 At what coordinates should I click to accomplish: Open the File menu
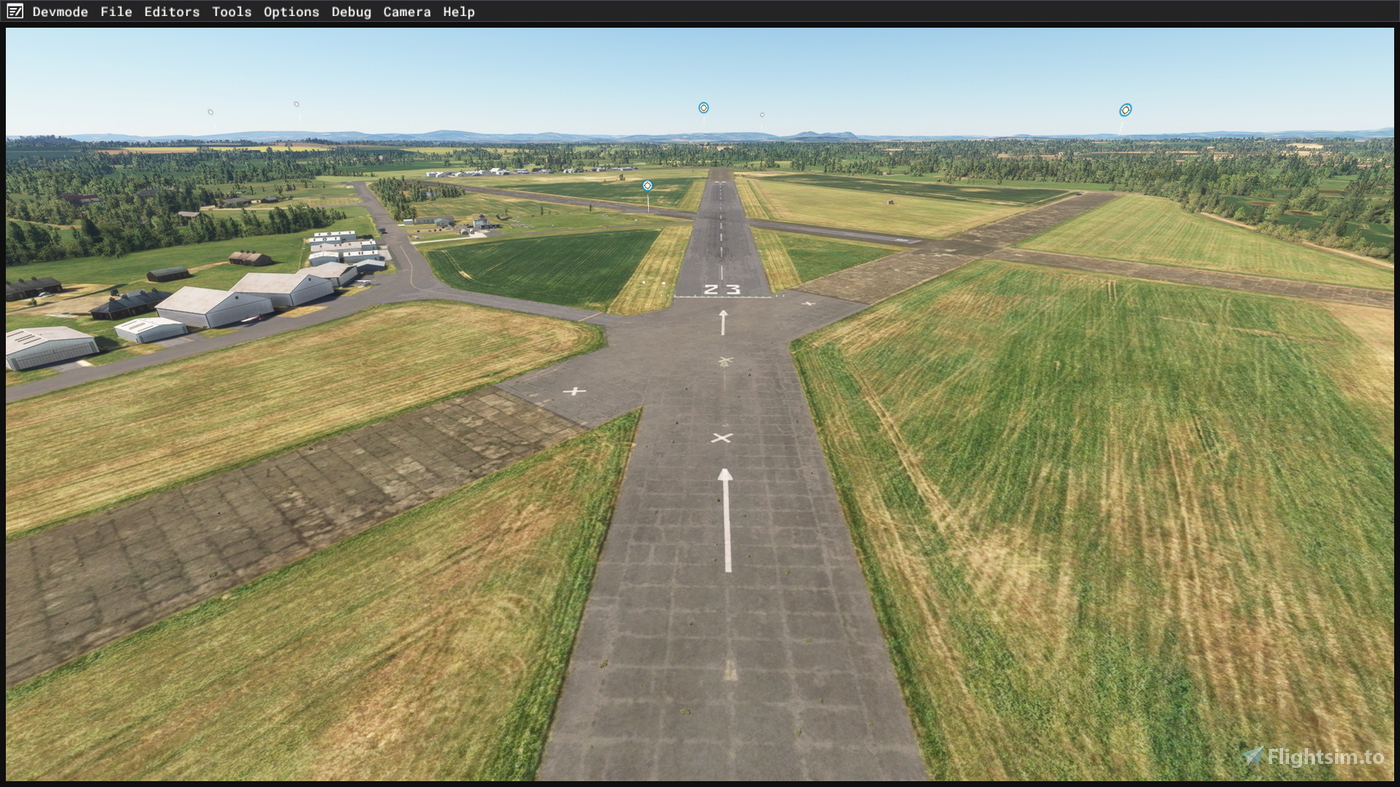(115, 11)
